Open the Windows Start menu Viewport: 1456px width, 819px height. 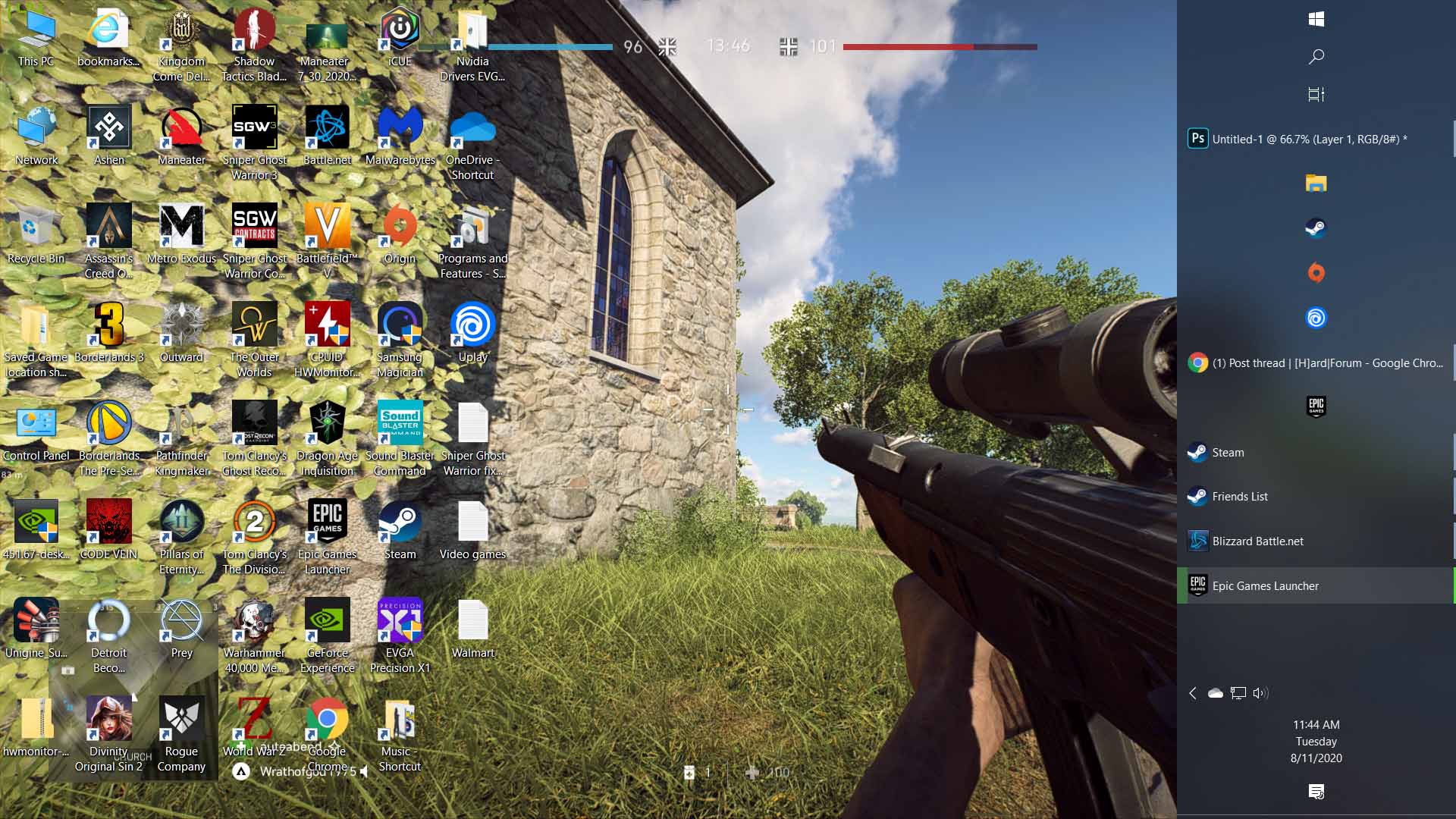[x=1316, y=20]
